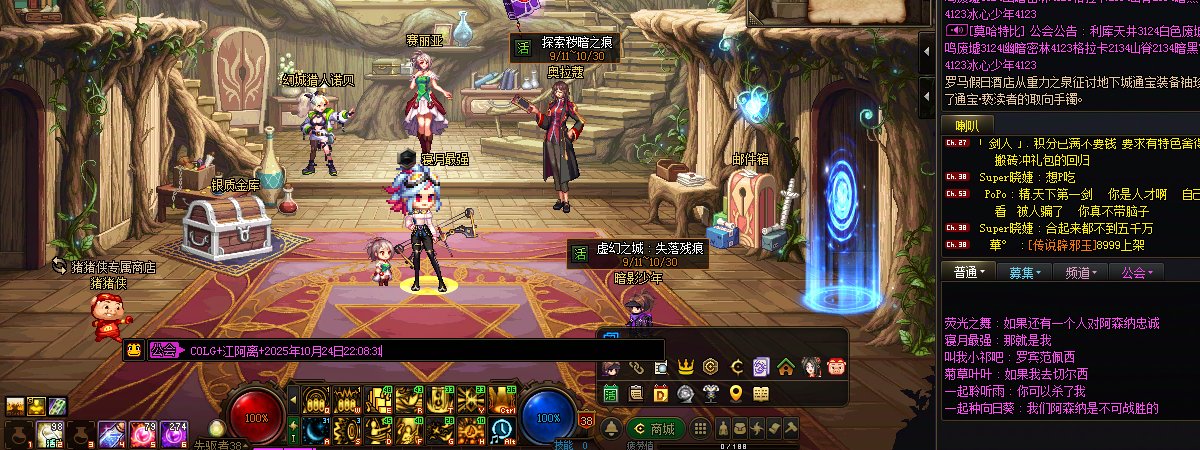Screen dimensions: 1200x450
Task: Open the yellow map pin icon
Action: tap(736, 393)
